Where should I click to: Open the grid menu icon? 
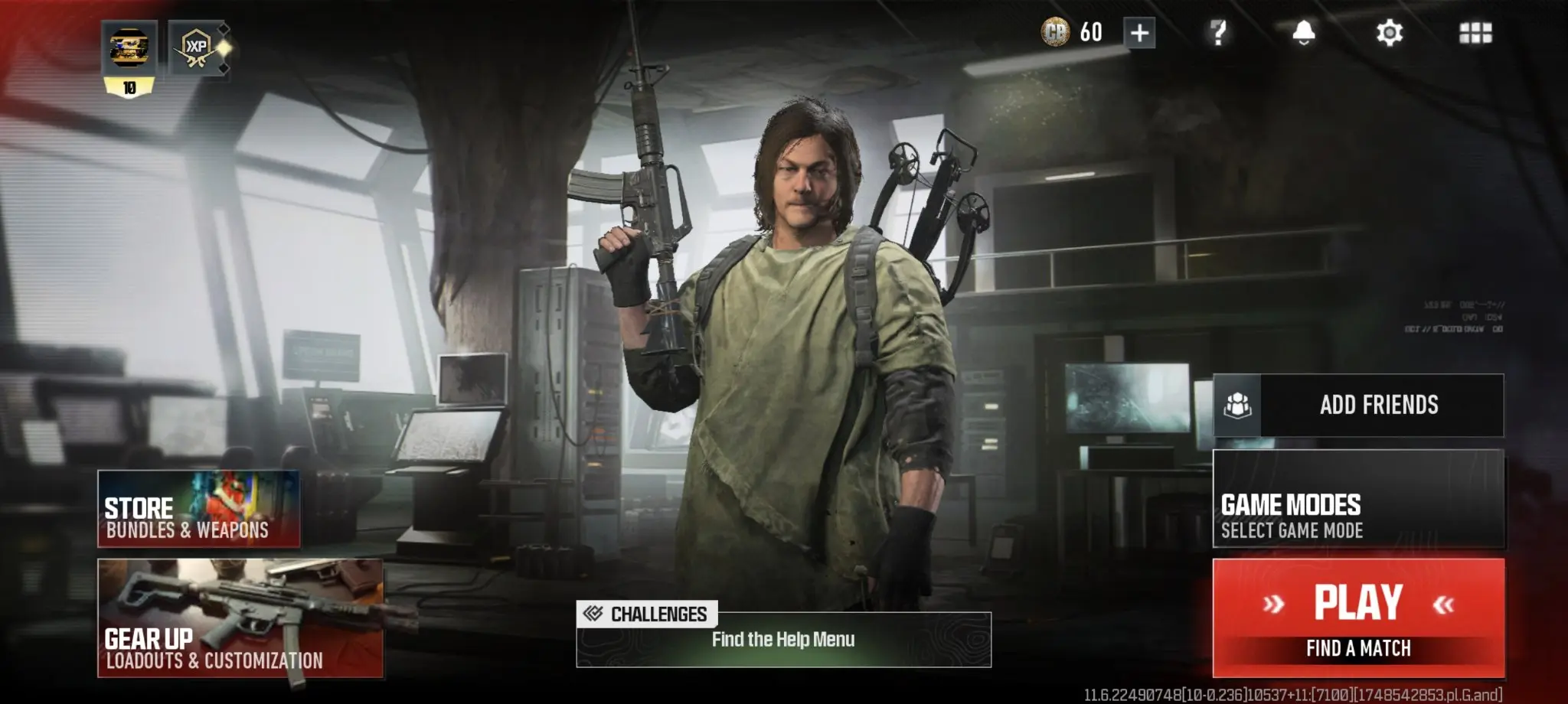(x=1475, y=33)
